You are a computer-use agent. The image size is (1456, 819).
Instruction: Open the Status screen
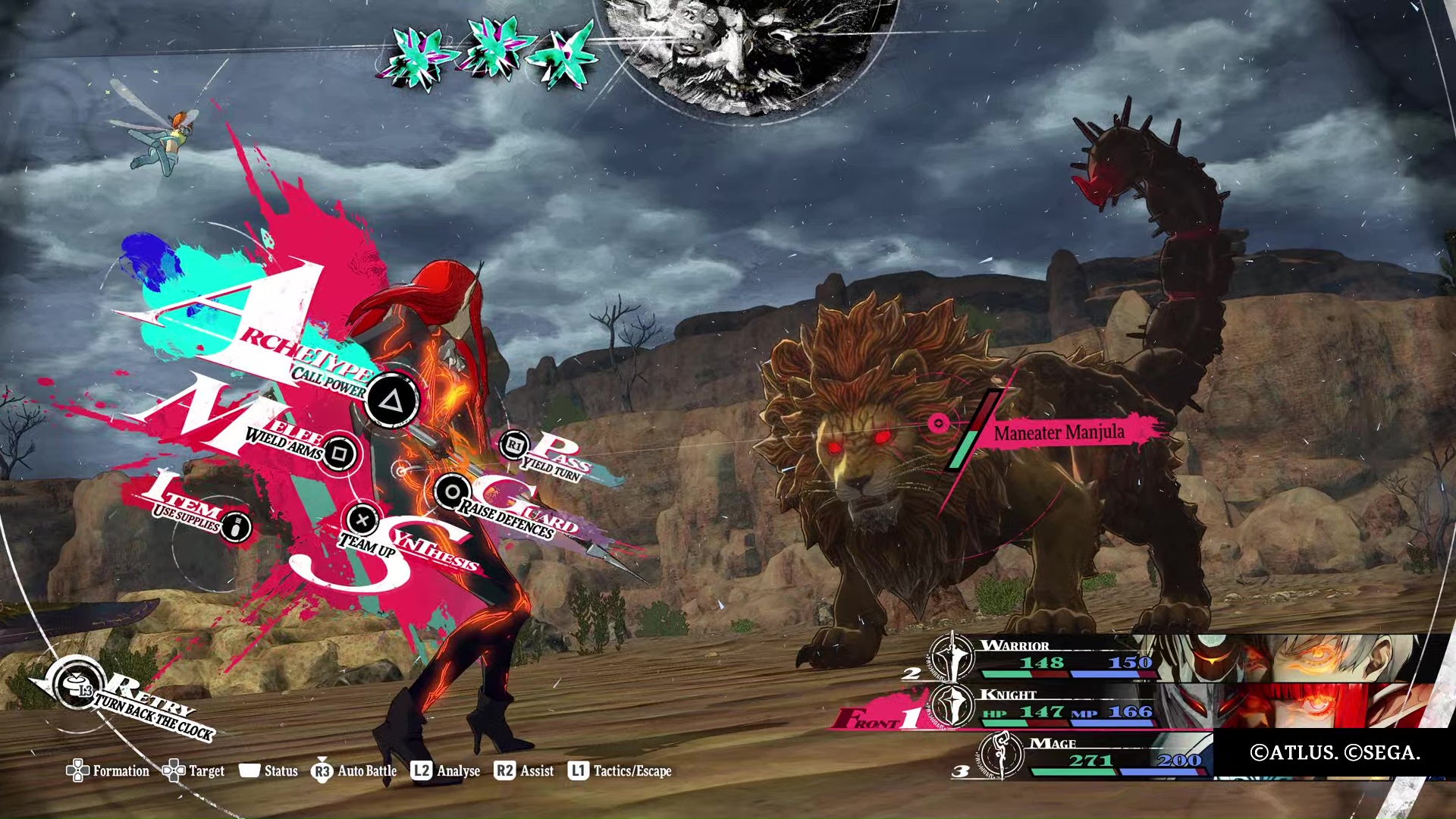pyautogui.click(x=268, y=771)
